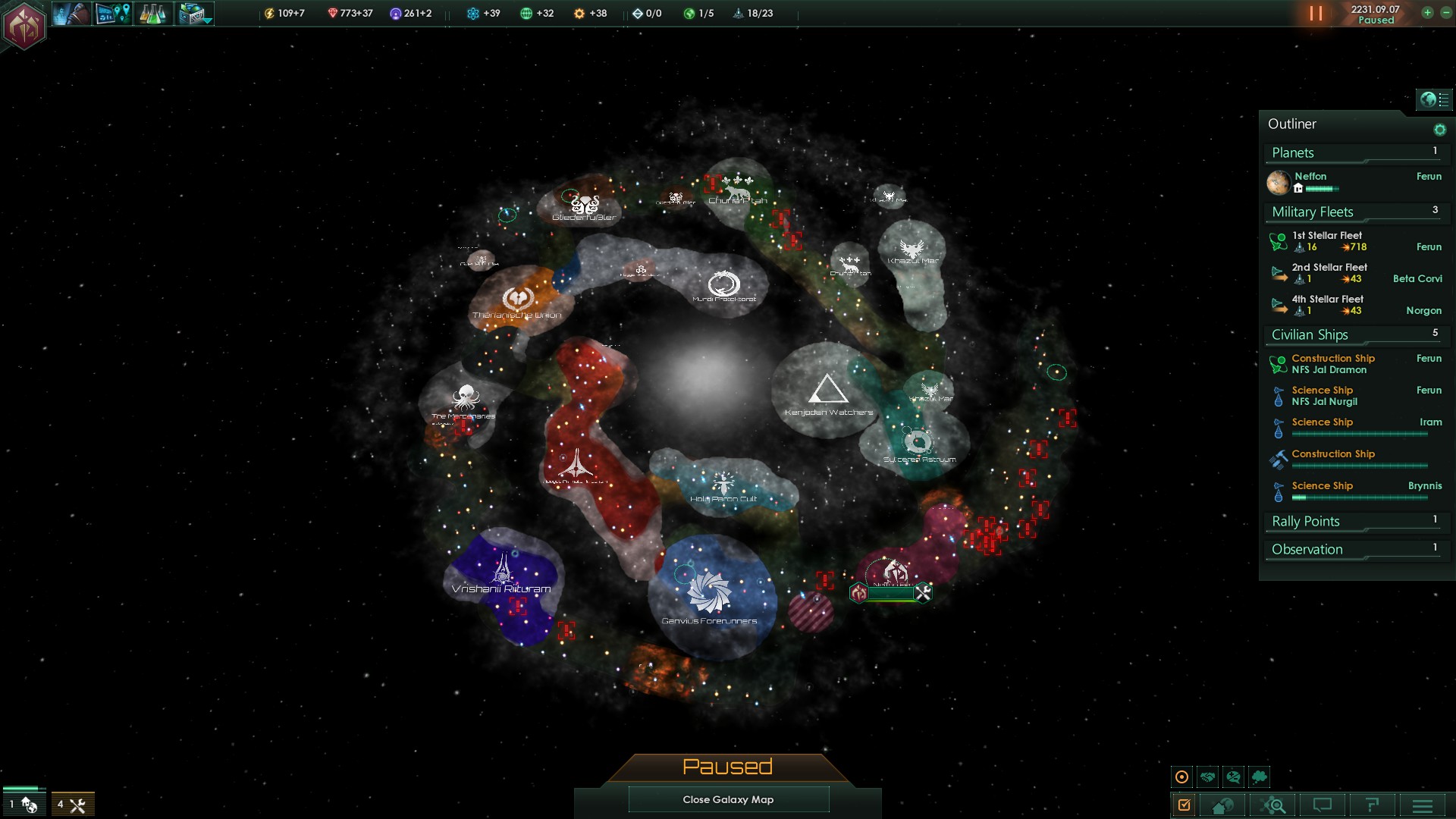
Task: Open the empire emblem government panel
Action: coord(24,25)
